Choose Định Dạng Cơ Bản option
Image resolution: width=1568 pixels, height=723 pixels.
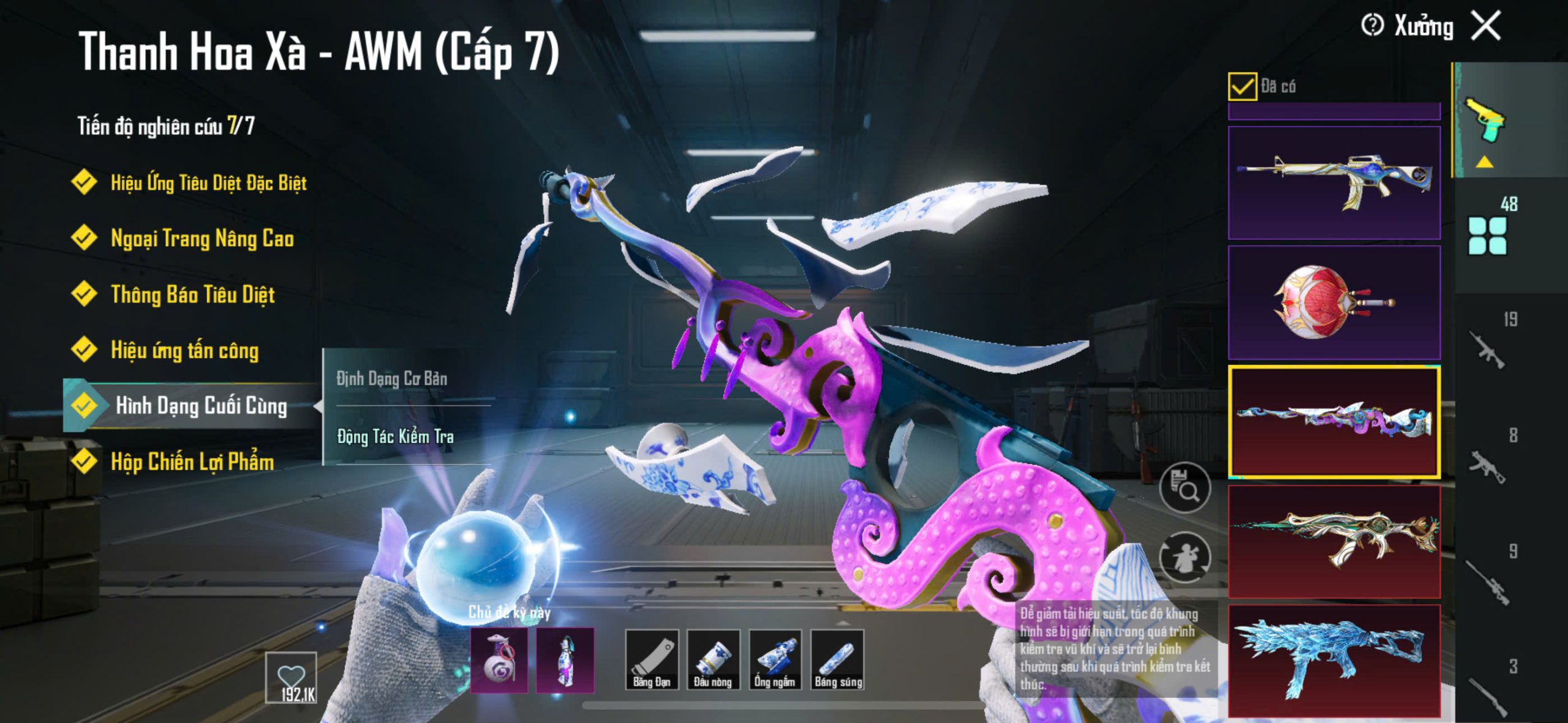pos(392,378)
